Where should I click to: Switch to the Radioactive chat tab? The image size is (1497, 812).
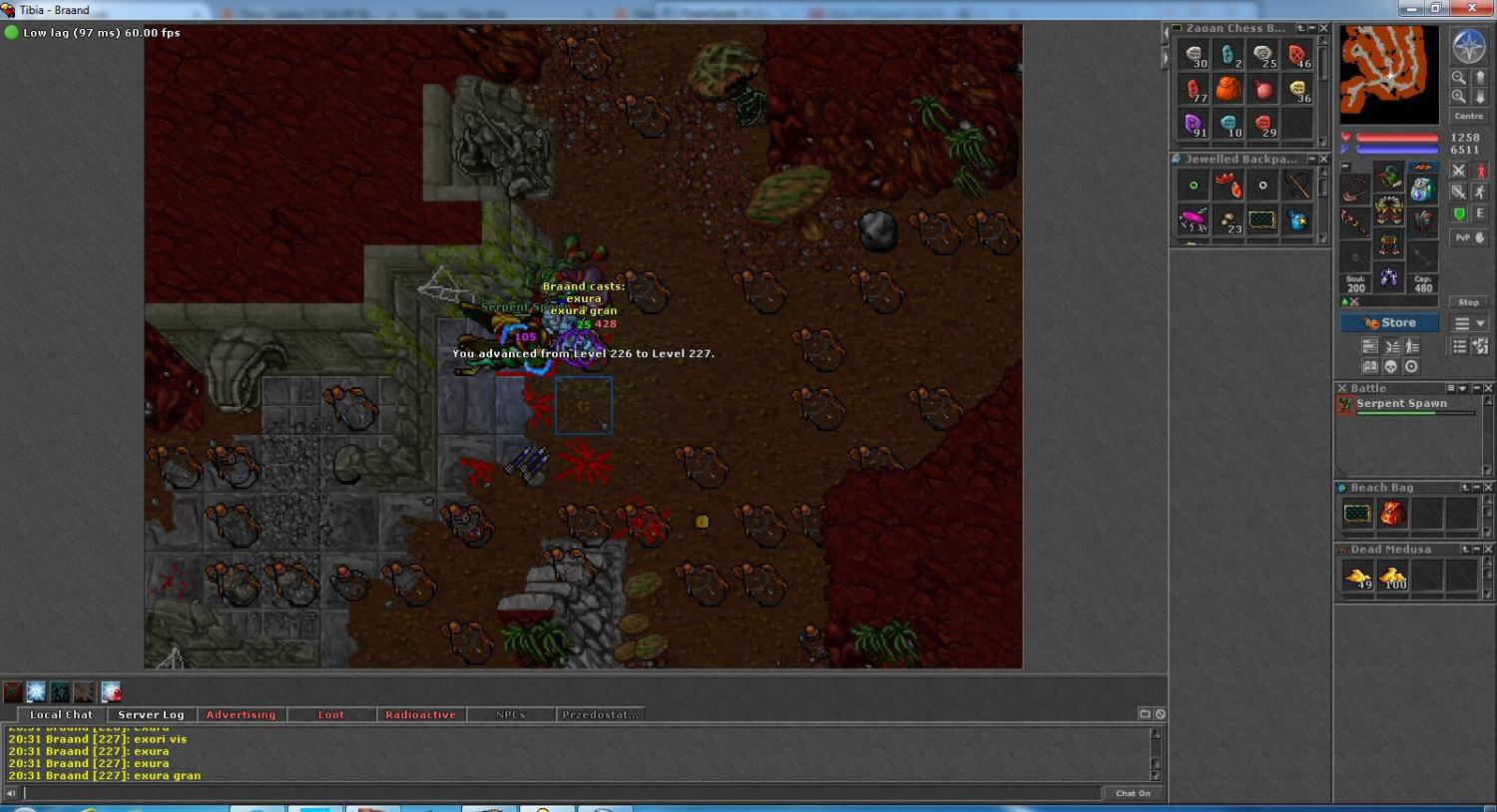coord(420,714)
